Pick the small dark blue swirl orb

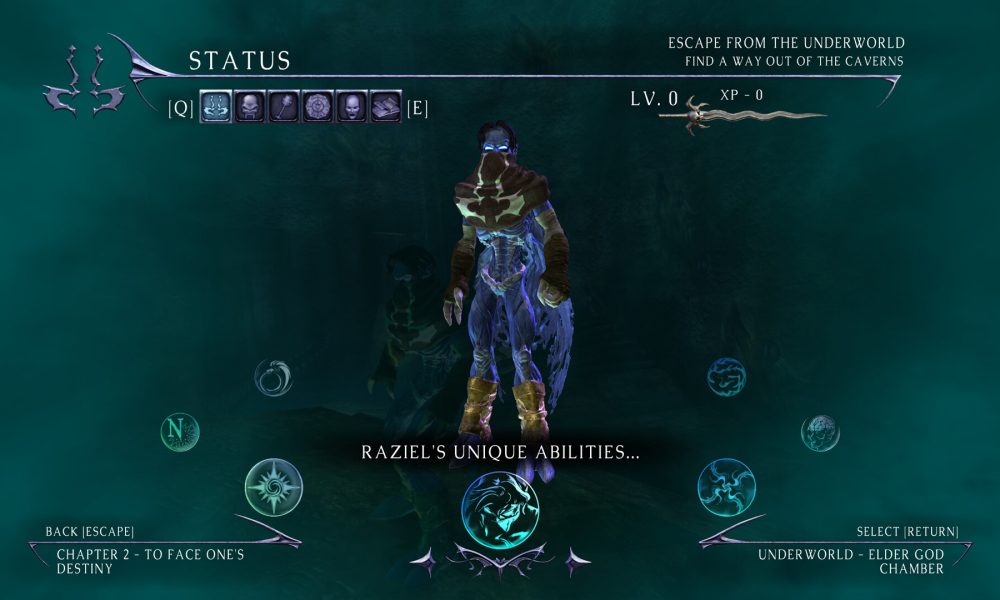coord(726,377)
